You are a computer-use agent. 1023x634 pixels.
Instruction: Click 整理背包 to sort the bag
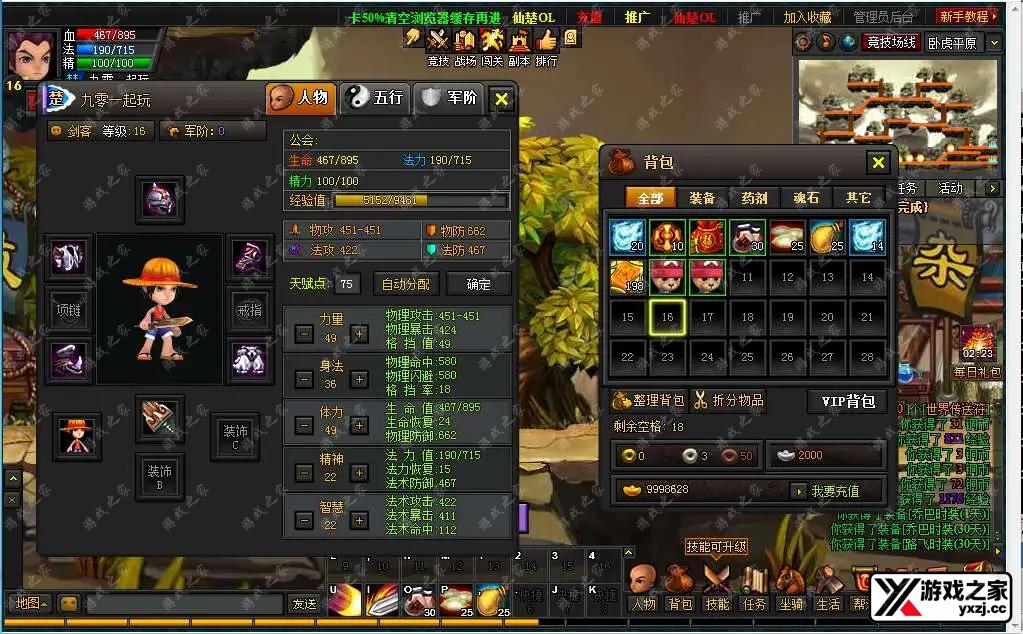(x=648, y=401)
